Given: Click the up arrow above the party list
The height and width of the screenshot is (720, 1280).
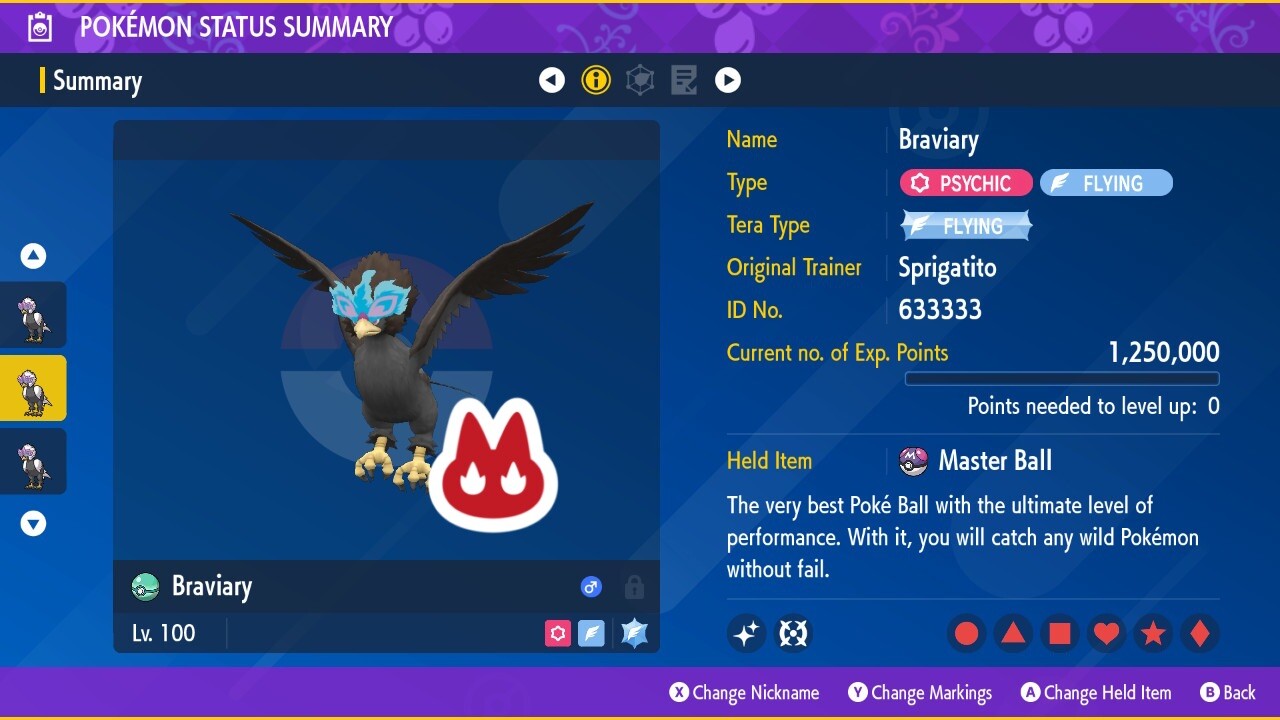Looking at the screenshot, I should point(33,256).
